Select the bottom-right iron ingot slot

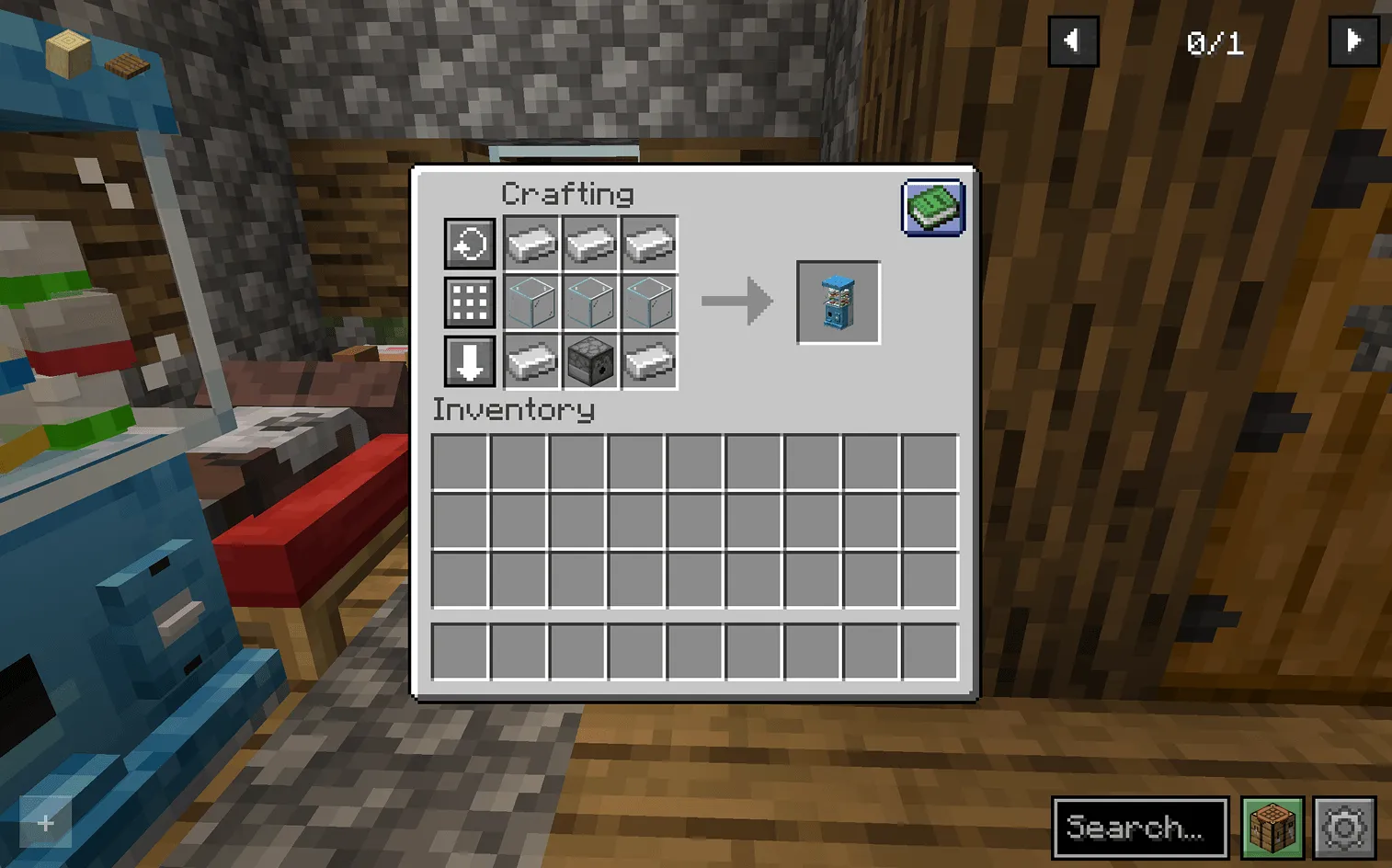[648, 361]
